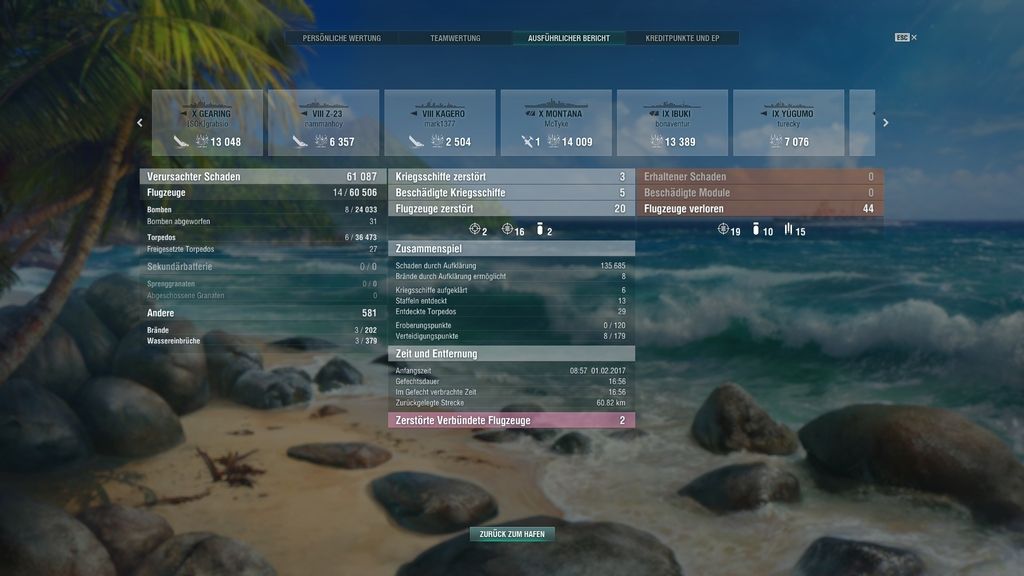
Task: Choose the IX Yugumo ship card
Action: [x=788, y=123]
